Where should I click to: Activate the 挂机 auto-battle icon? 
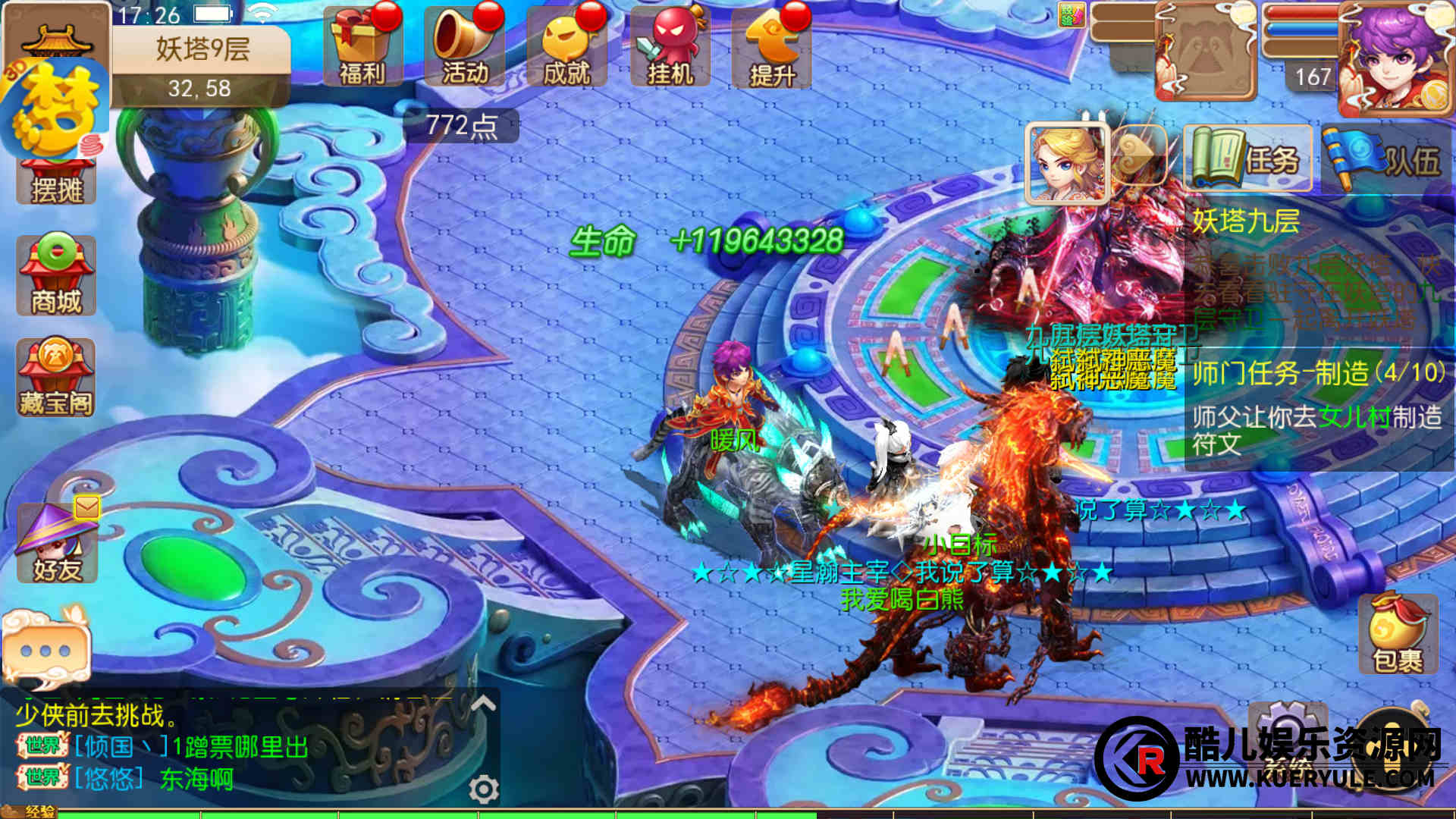(x=670, y=47)
